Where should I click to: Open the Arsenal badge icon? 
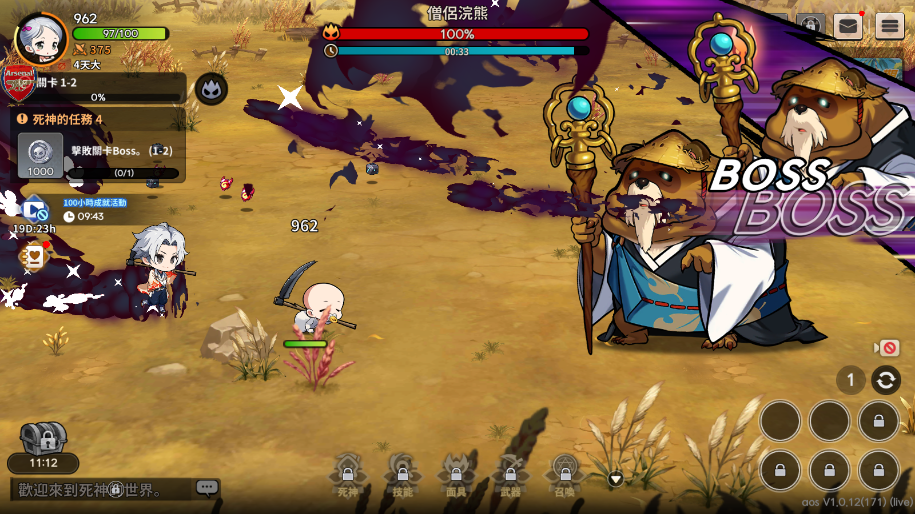point(19,82)
